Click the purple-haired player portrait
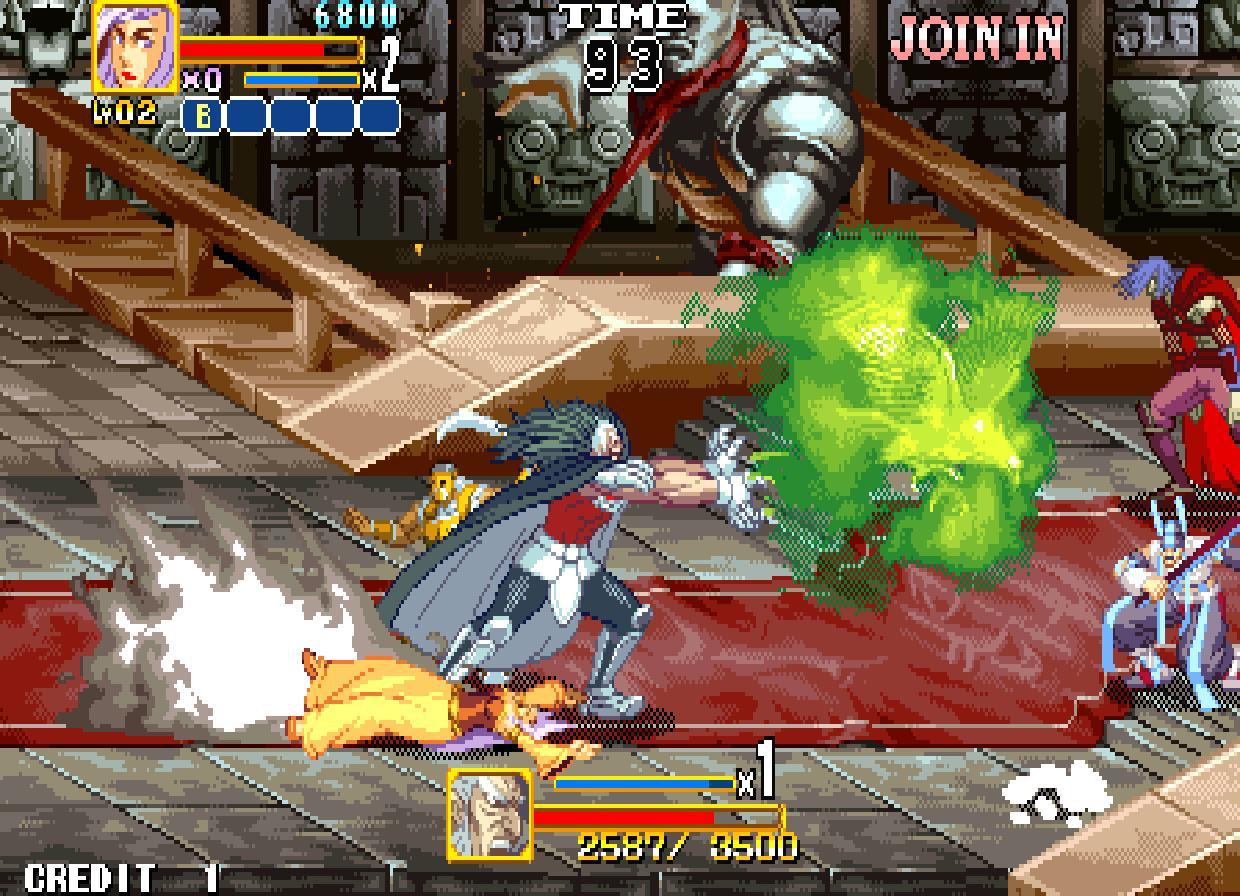 [x=136, y=46]
